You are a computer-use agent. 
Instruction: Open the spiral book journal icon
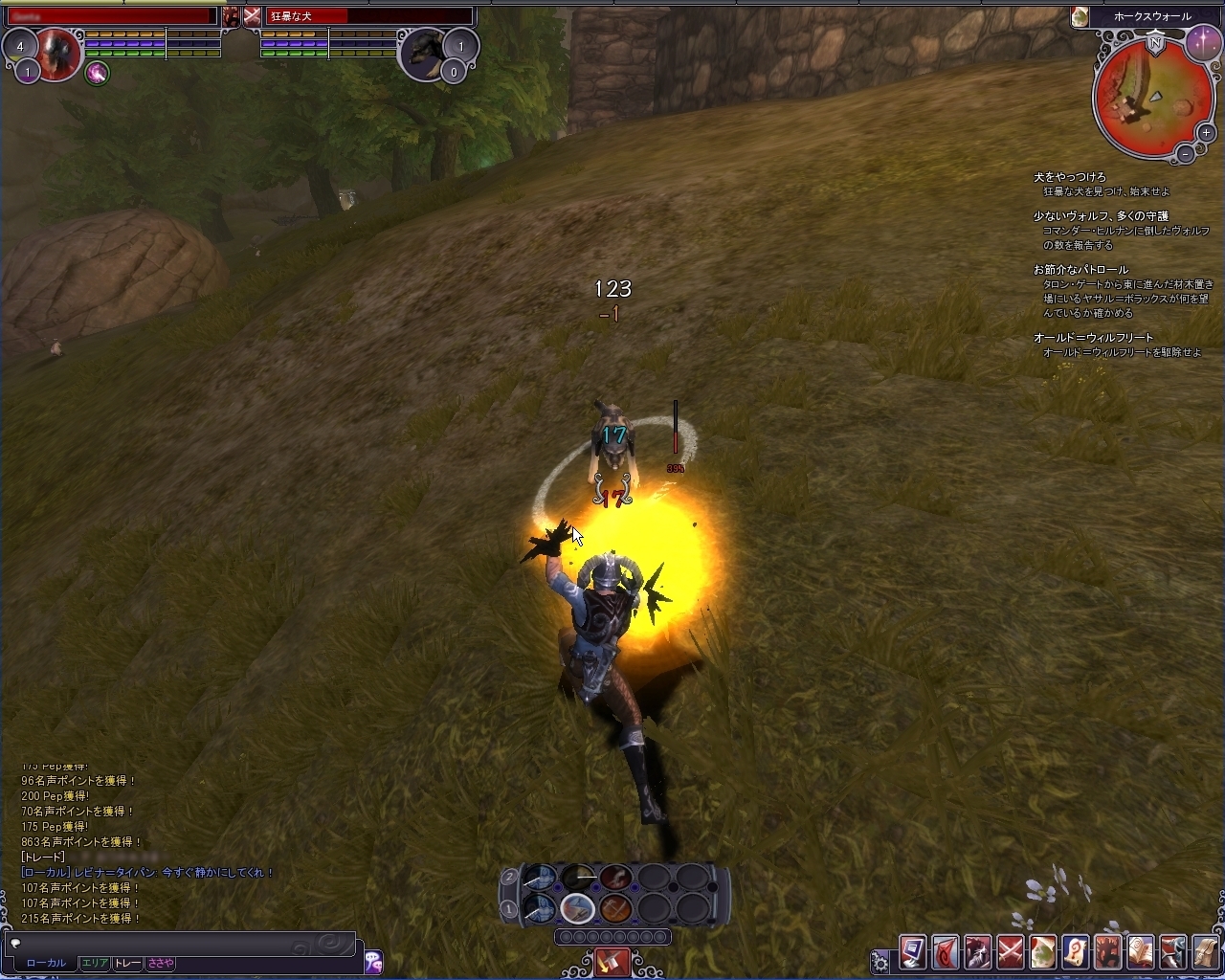1141,953
